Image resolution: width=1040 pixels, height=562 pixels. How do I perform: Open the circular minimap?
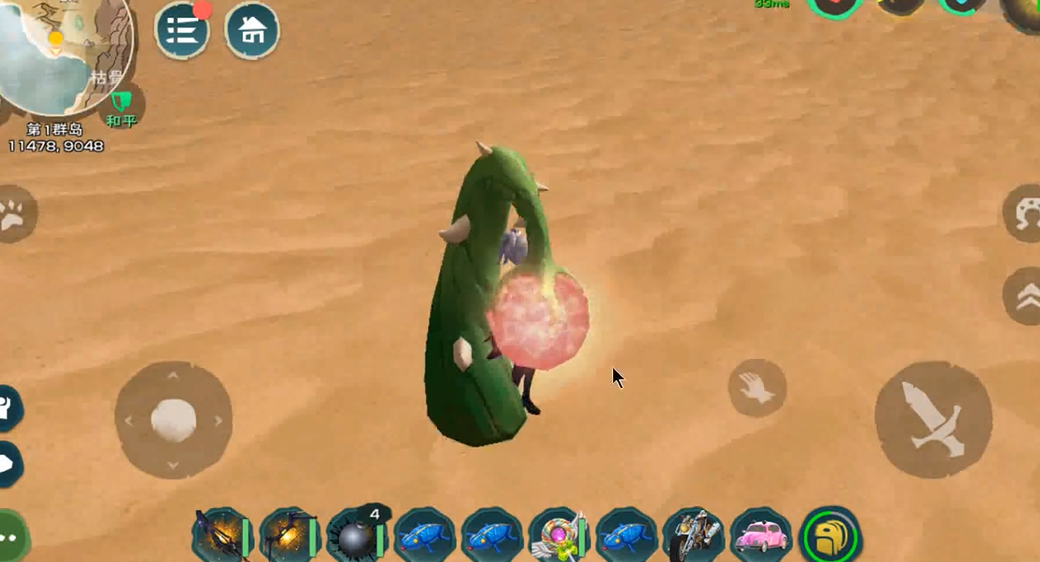[x=60, y=50]
